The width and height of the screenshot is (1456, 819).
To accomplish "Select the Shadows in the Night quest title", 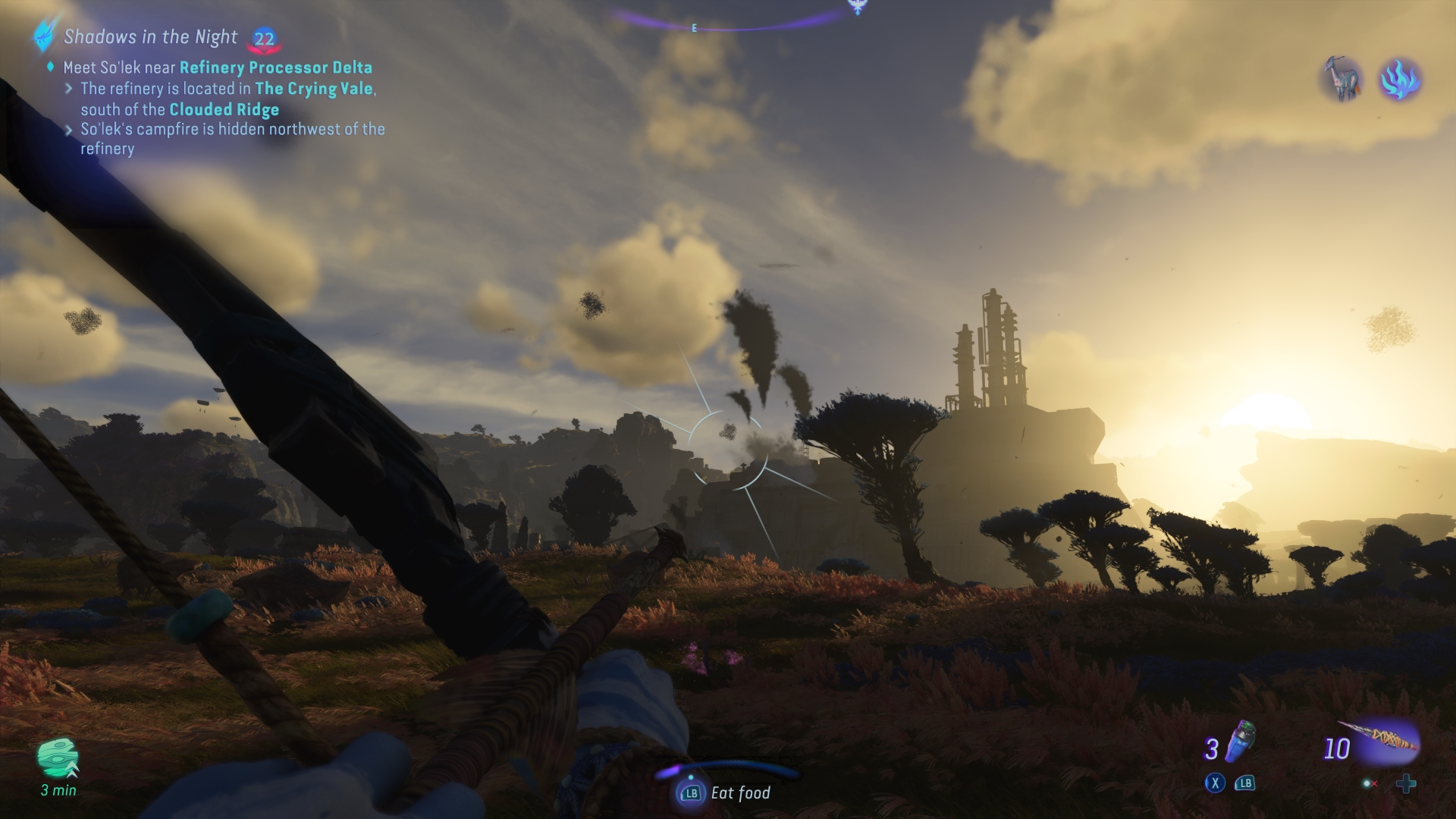I will click(150, 36).
